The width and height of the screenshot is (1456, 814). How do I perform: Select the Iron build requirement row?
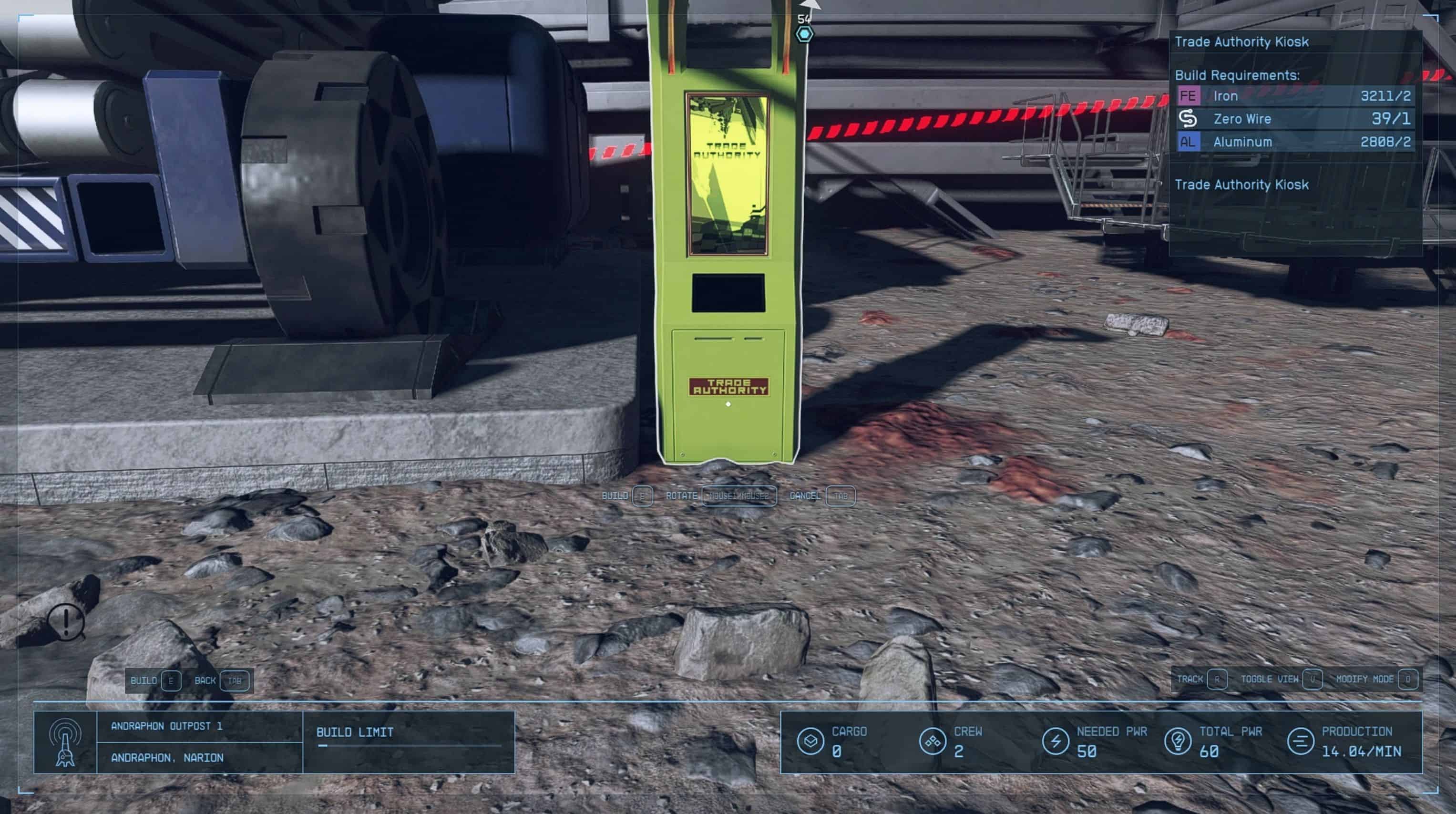(1294, 96)
